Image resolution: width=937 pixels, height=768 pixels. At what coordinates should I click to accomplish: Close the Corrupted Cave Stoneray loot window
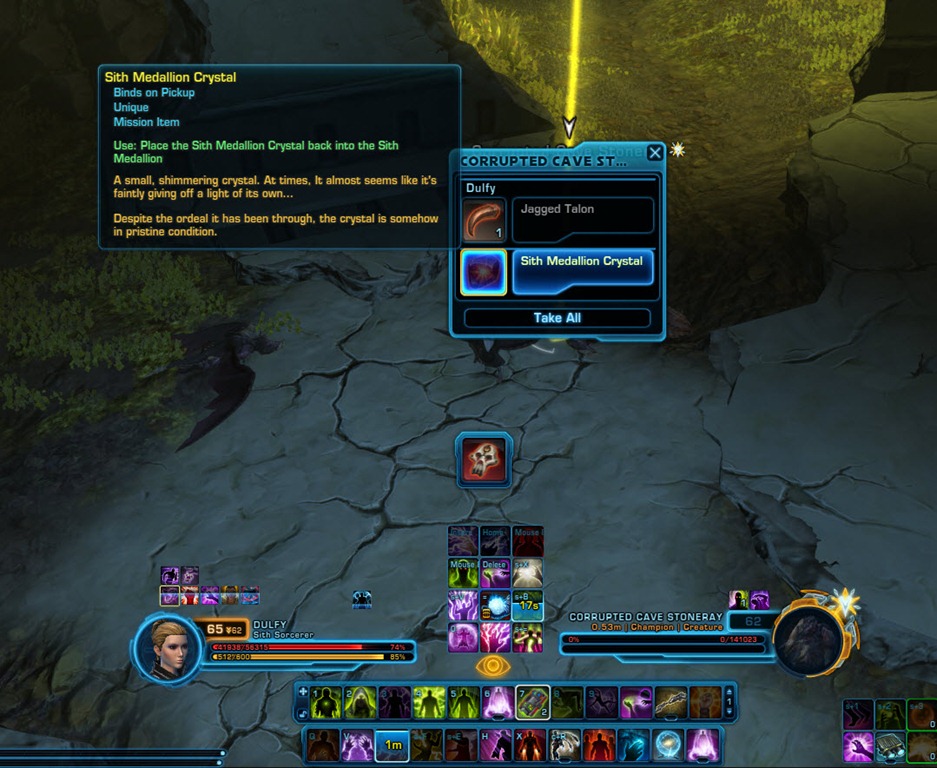point(655,153)
